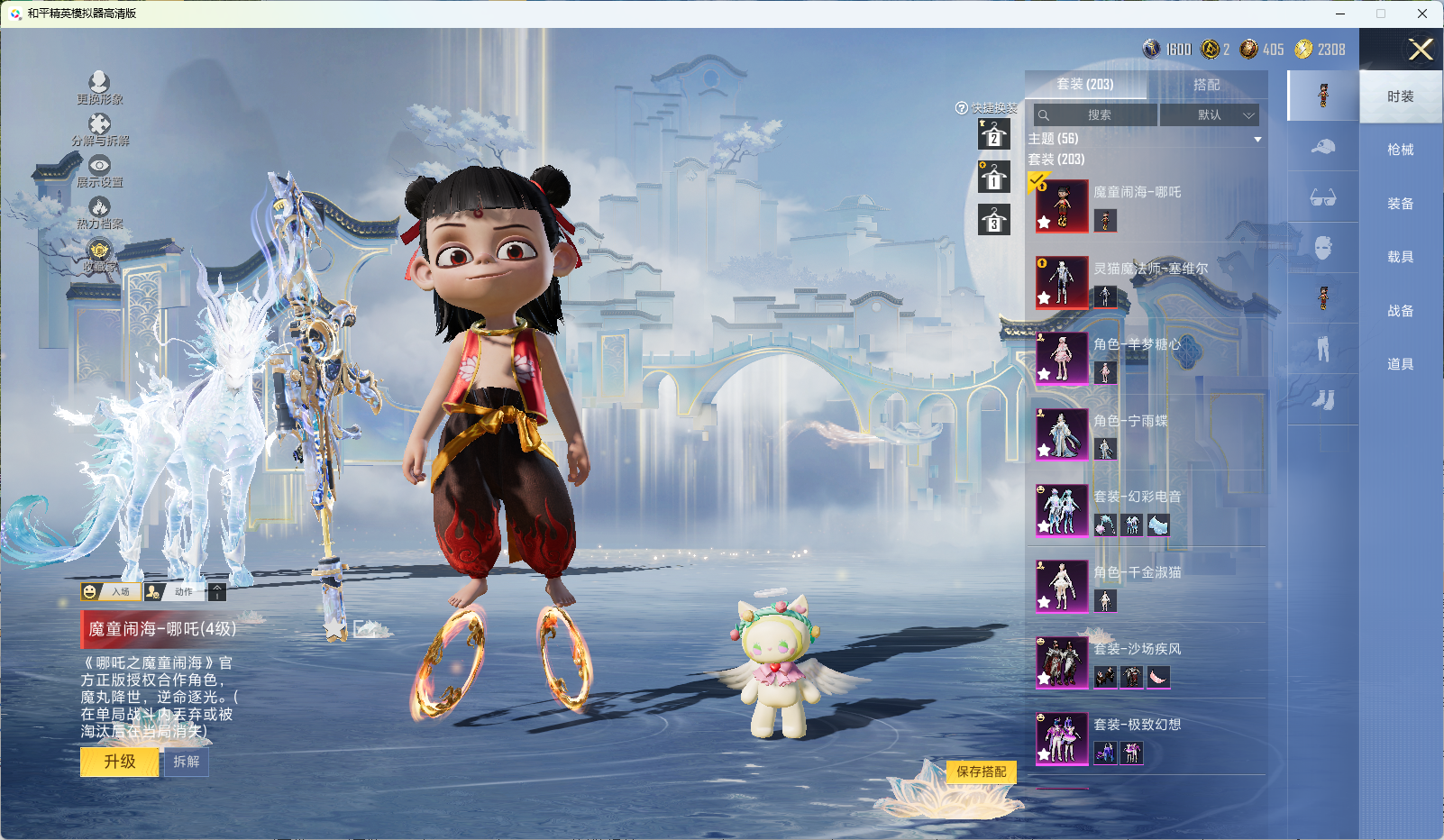Open 展示设置 display settings
1444x840 pixels.
coord(99,170)
